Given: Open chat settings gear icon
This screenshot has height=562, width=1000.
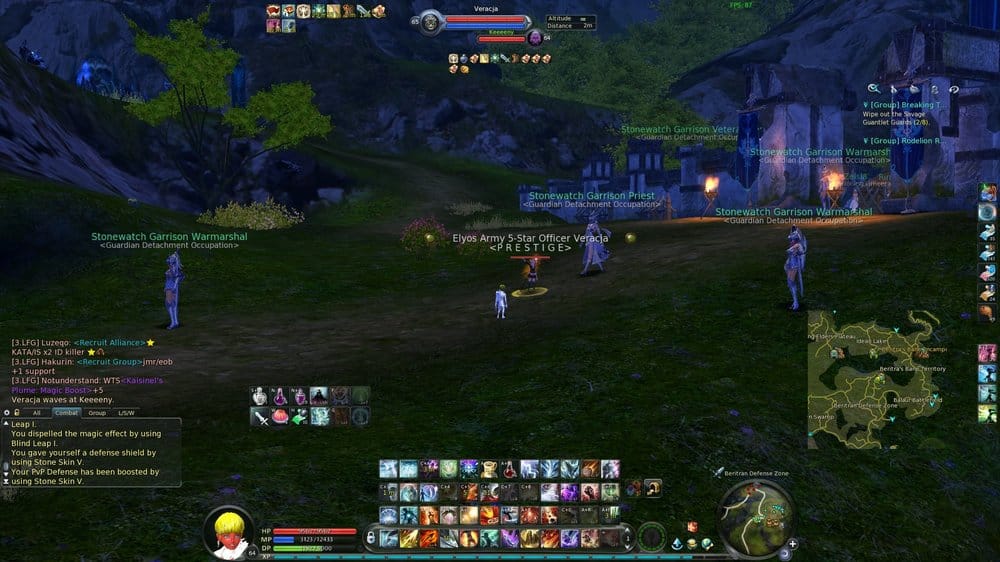Looking at the screenshot, I should (x=7, y=412).
